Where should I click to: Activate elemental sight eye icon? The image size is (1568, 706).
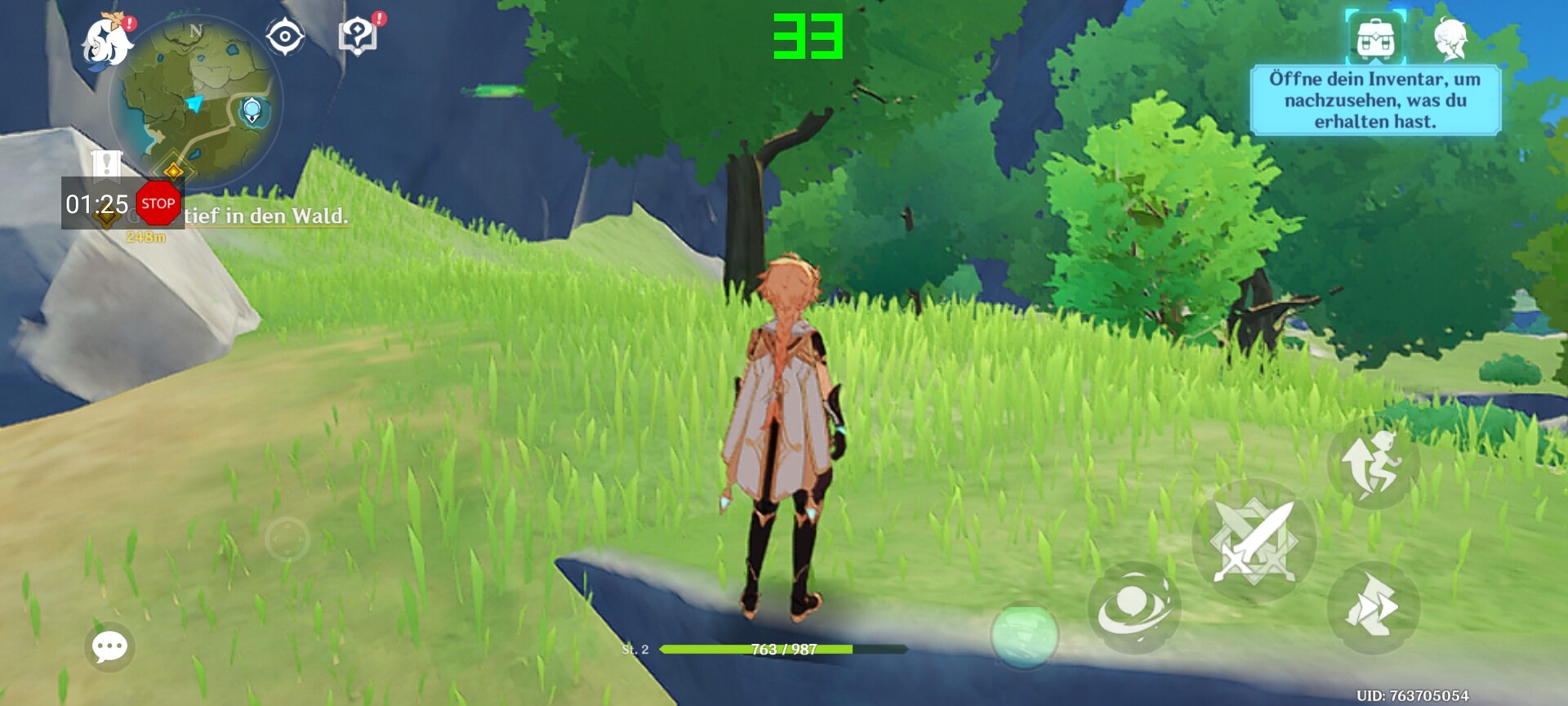pos(285,37)
